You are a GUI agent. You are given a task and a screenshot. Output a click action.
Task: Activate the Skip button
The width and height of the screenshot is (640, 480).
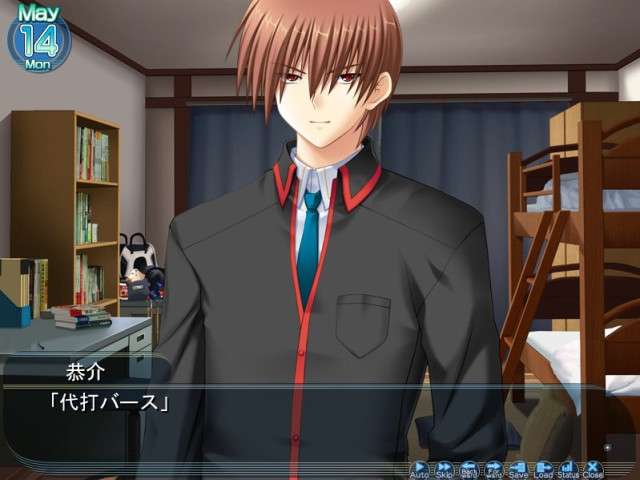444,468
